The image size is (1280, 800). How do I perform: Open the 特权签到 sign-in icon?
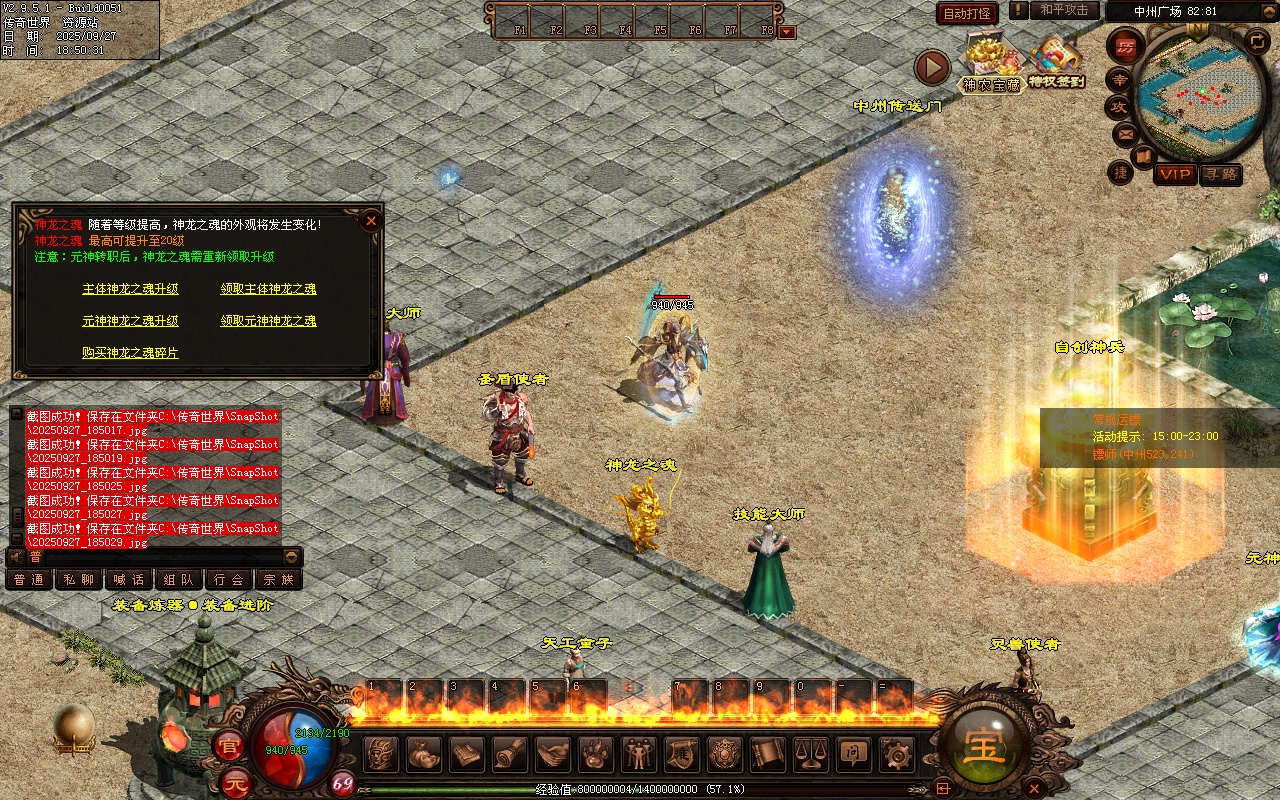1056,62
